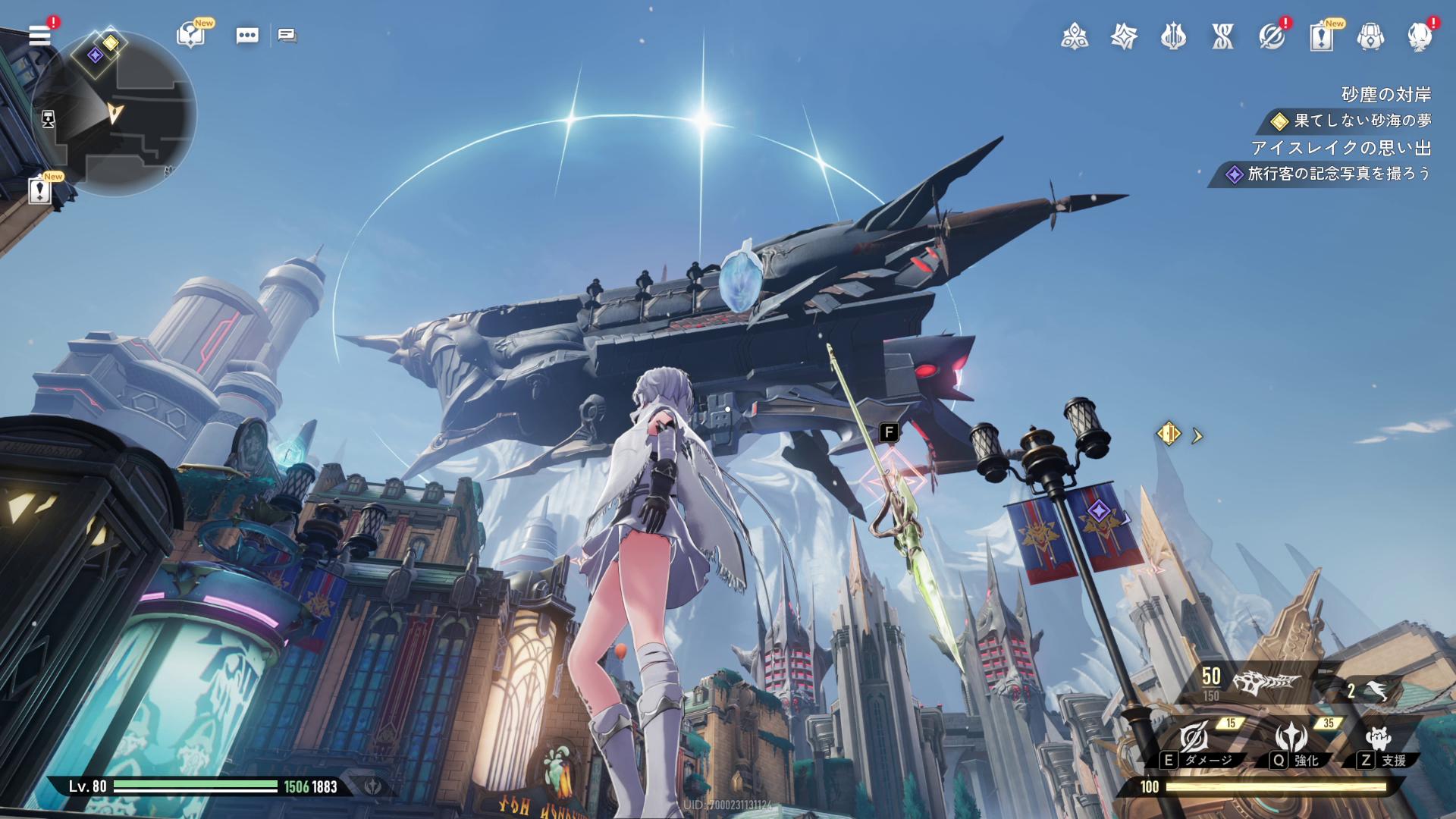Screen dimensions: 1456x819
Task: Select the skeletal beast weapon icon
Action: pyautogui.click(x=1266, y=682)
